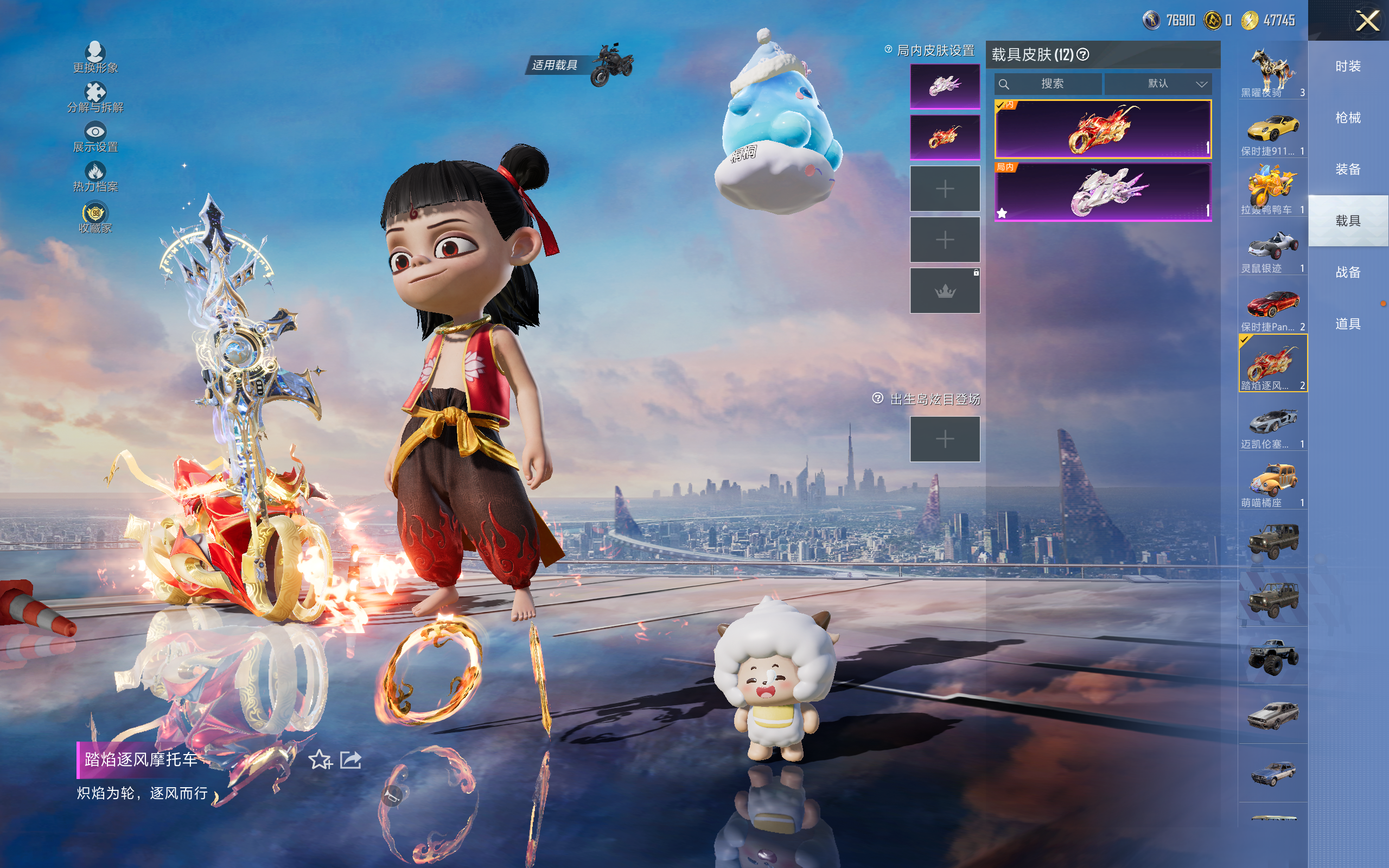Image resolution: width=1389 pixels, height=868 pixels.
Task: Close the wardrobe screen
Action: (1367, 22)
